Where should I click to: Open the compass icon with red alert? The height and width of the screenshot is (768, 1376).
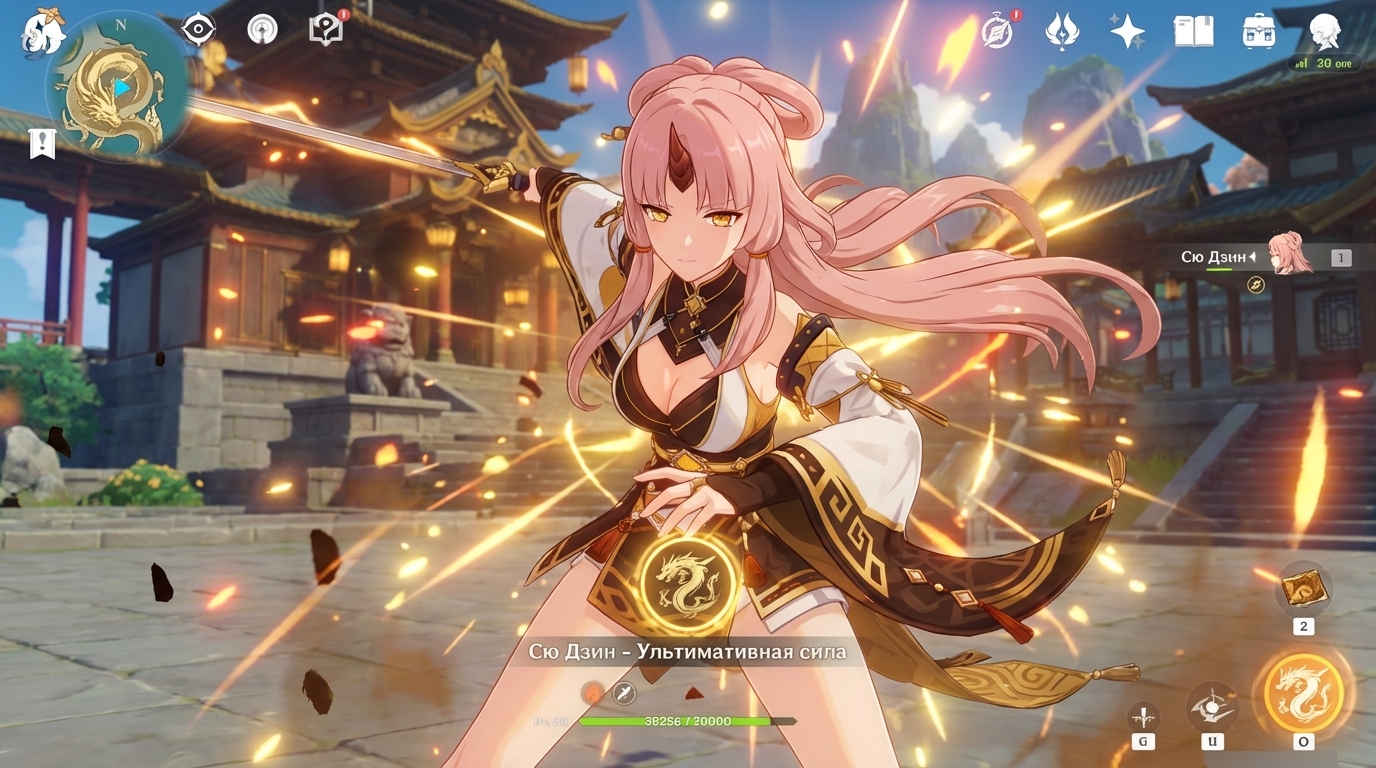tap(997, 31)
